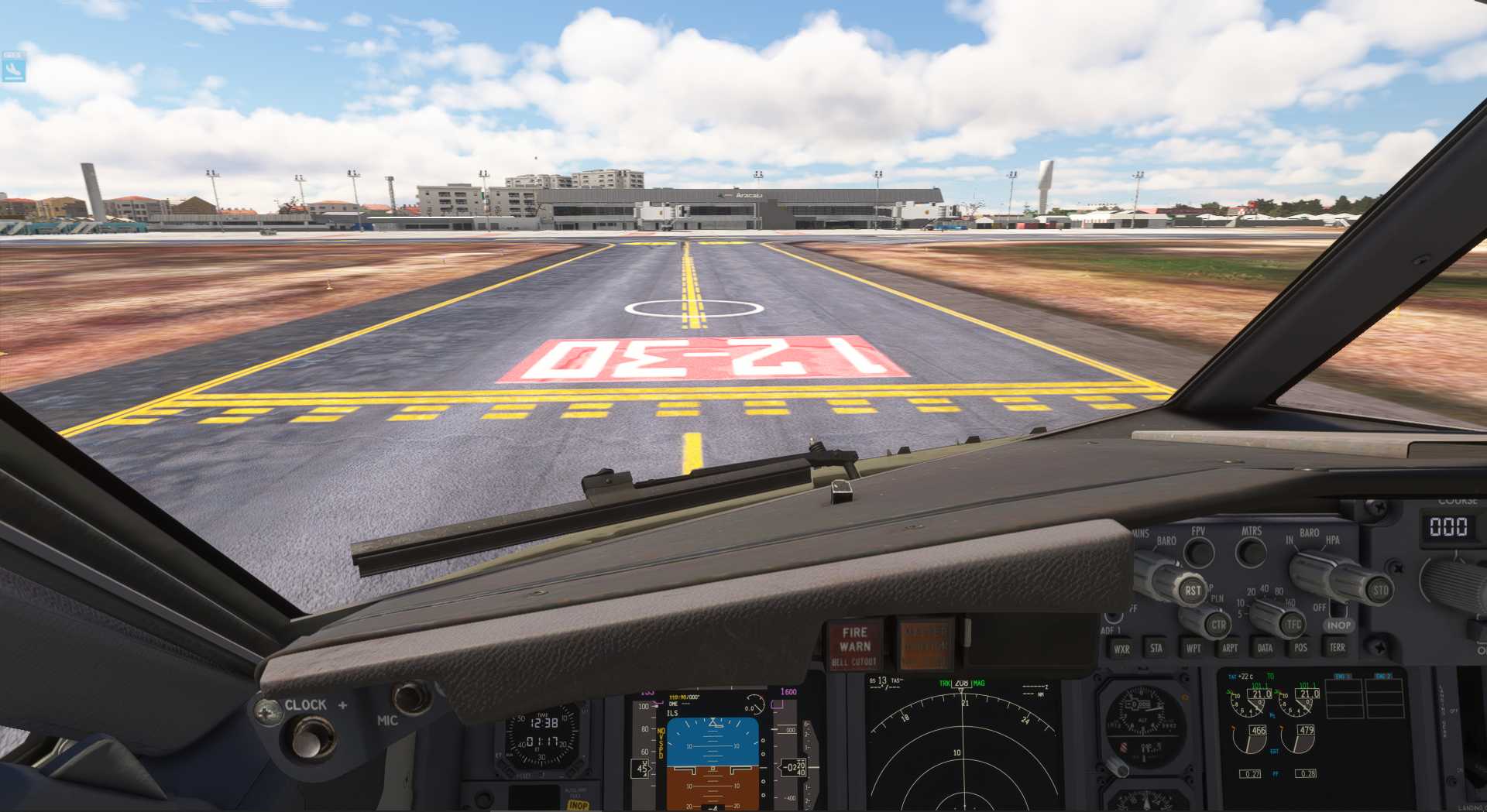Toggle the WPT waypoints button
The height and width of the screenshot is (812, 1487).
pos(1193,648)
